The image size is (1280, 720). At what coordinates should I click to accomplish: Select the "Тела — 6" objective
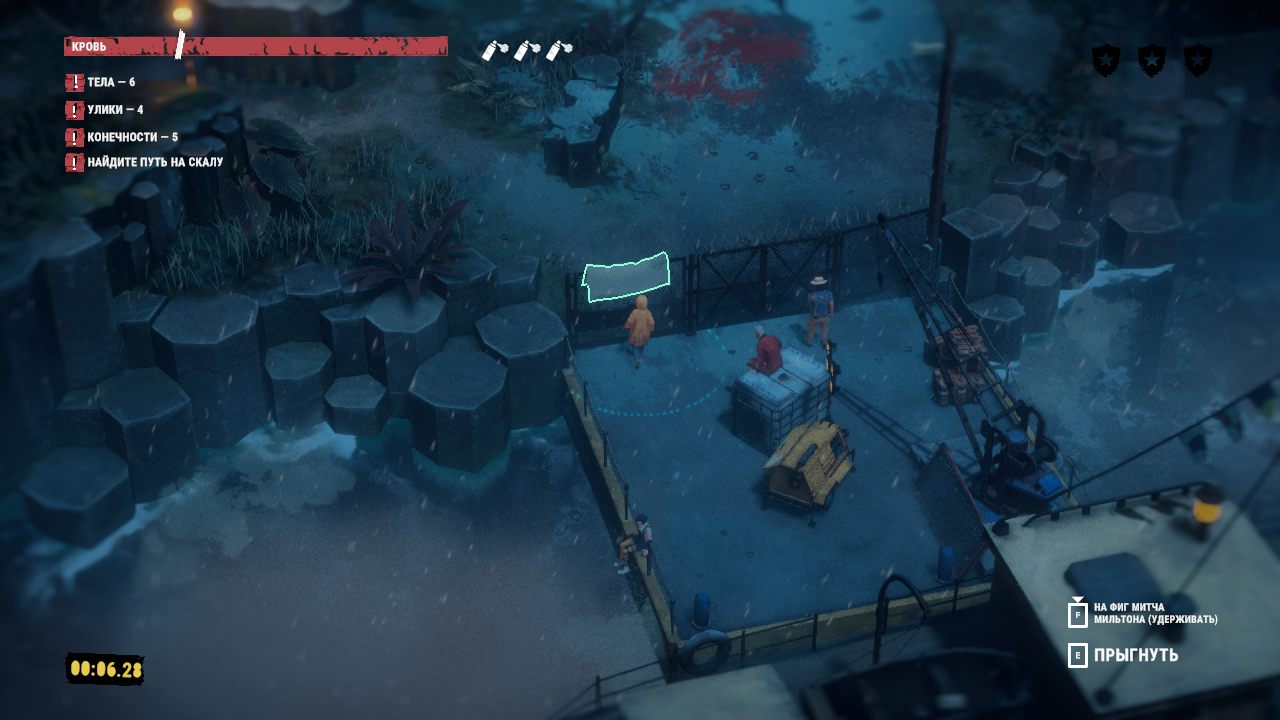coord(110,83)
